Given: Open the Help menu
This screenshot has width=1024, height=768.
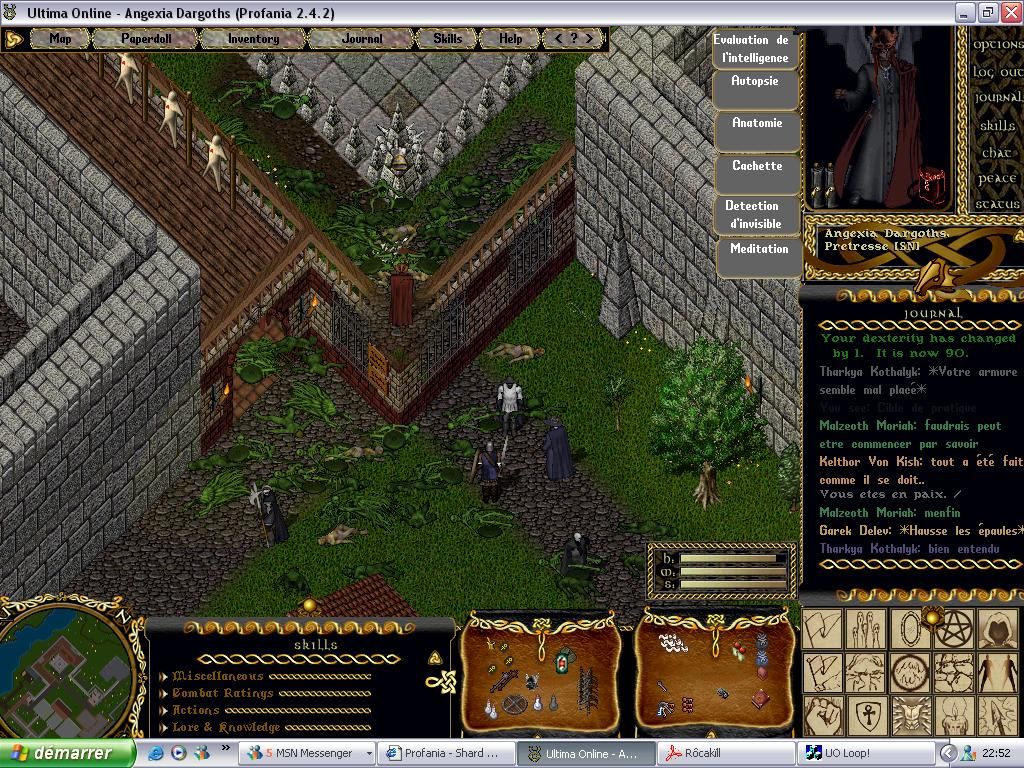Looking at the screenshot, I should coord(510,39).
